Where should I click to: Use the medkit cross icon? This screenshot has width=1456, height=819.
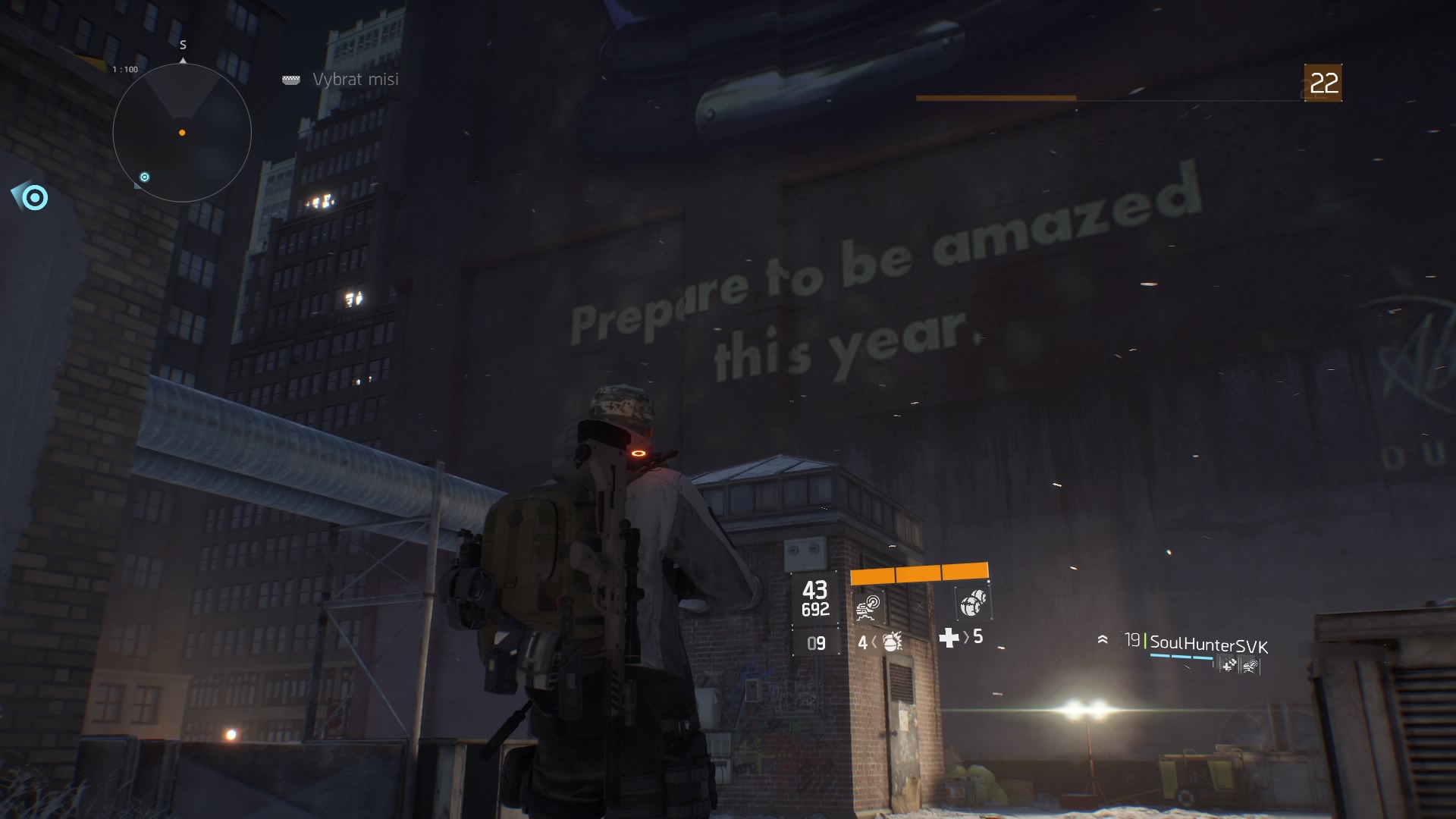[949, 638]
